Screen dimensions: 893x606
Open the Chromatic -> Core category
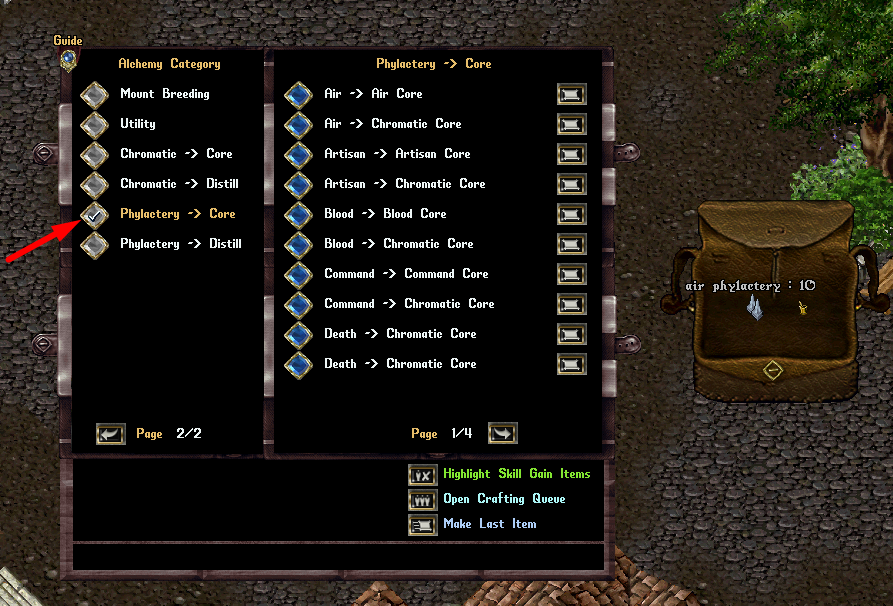pyautogui.click(x=94, y=154)
